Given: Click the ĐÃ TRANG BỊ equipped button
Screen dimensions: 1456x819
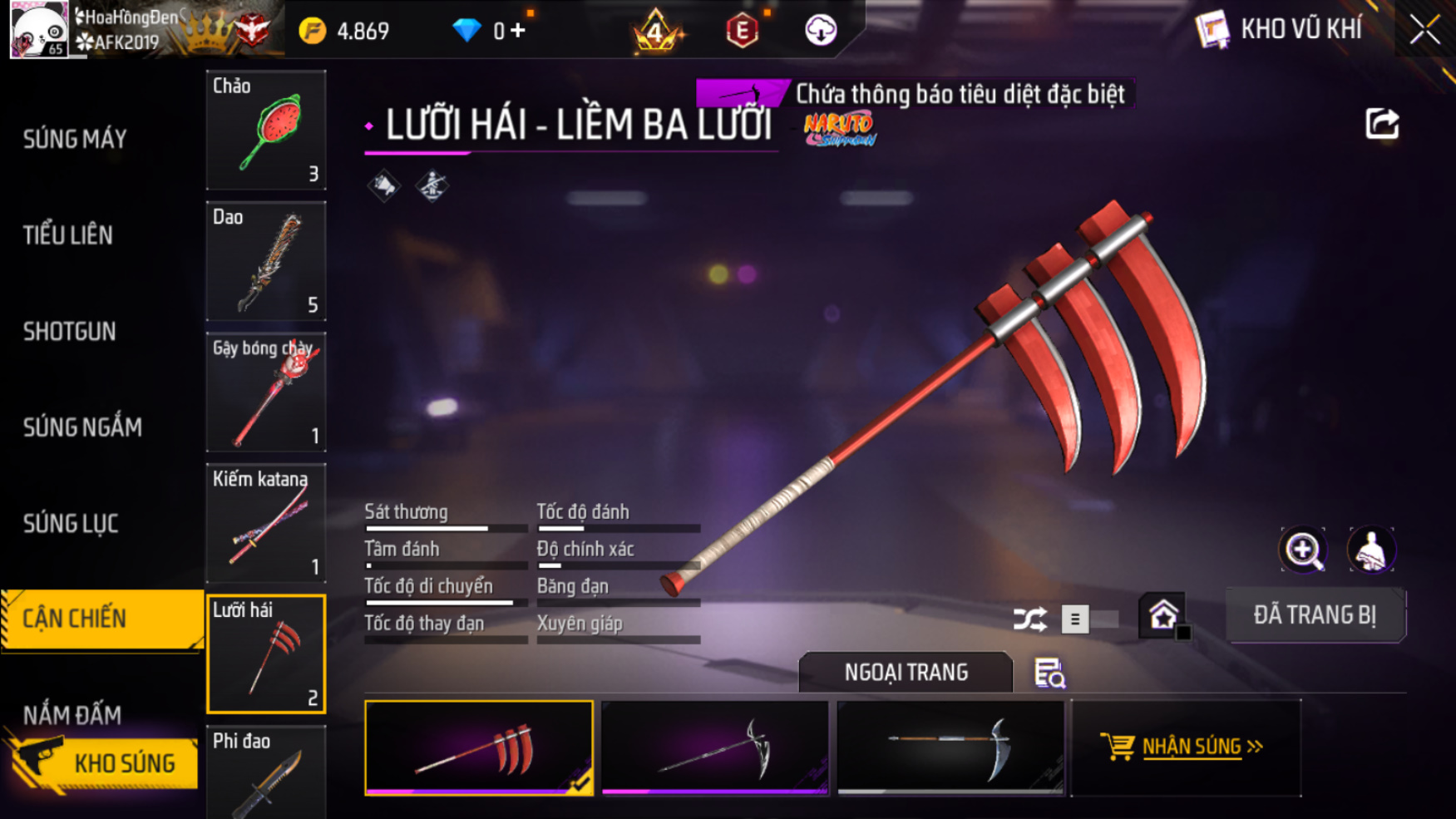Looking at the screenshot, I should (1315, 615).
